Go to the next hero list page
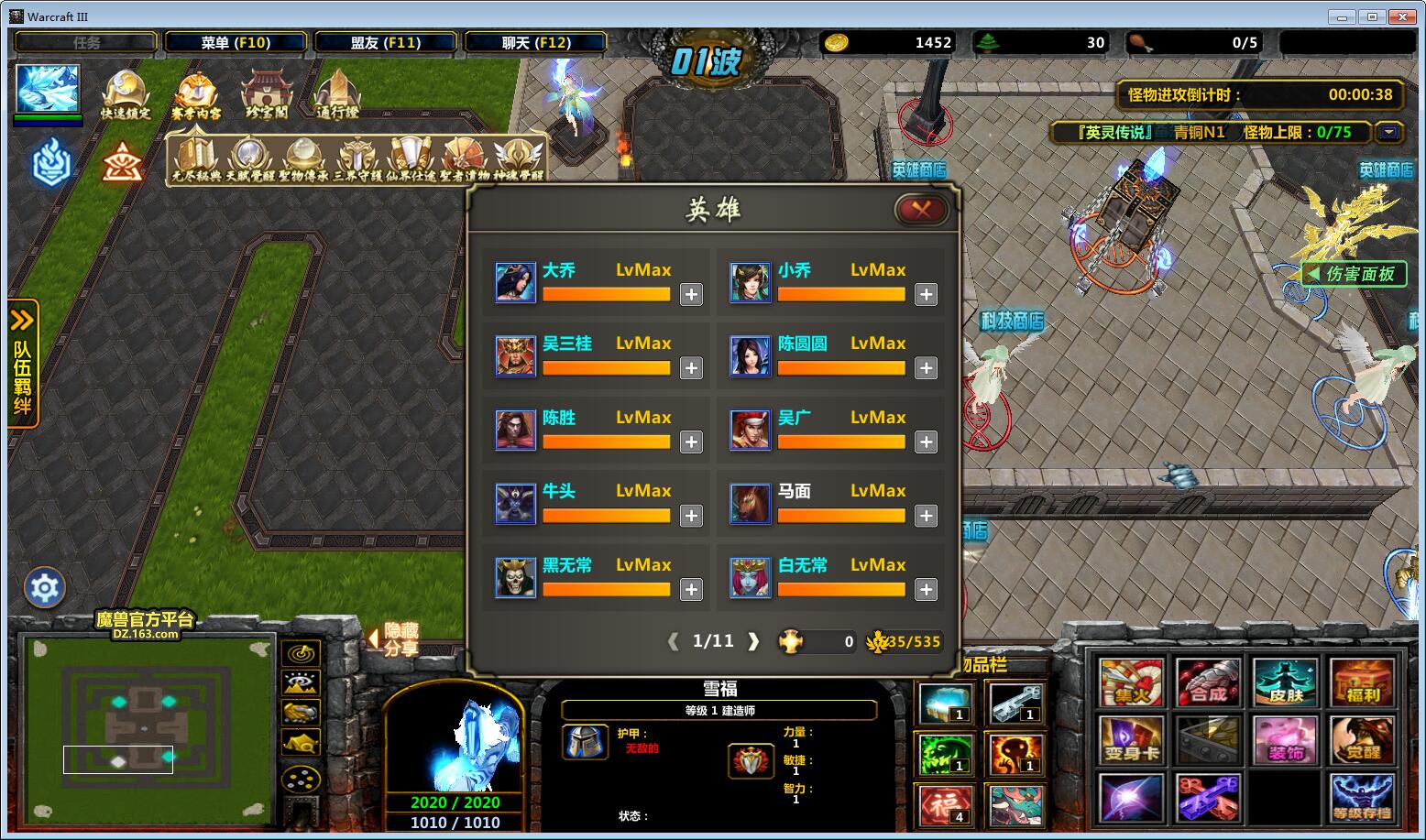Screen dimensions: 1426x840 pyautogui.click(x=753, y=641)
